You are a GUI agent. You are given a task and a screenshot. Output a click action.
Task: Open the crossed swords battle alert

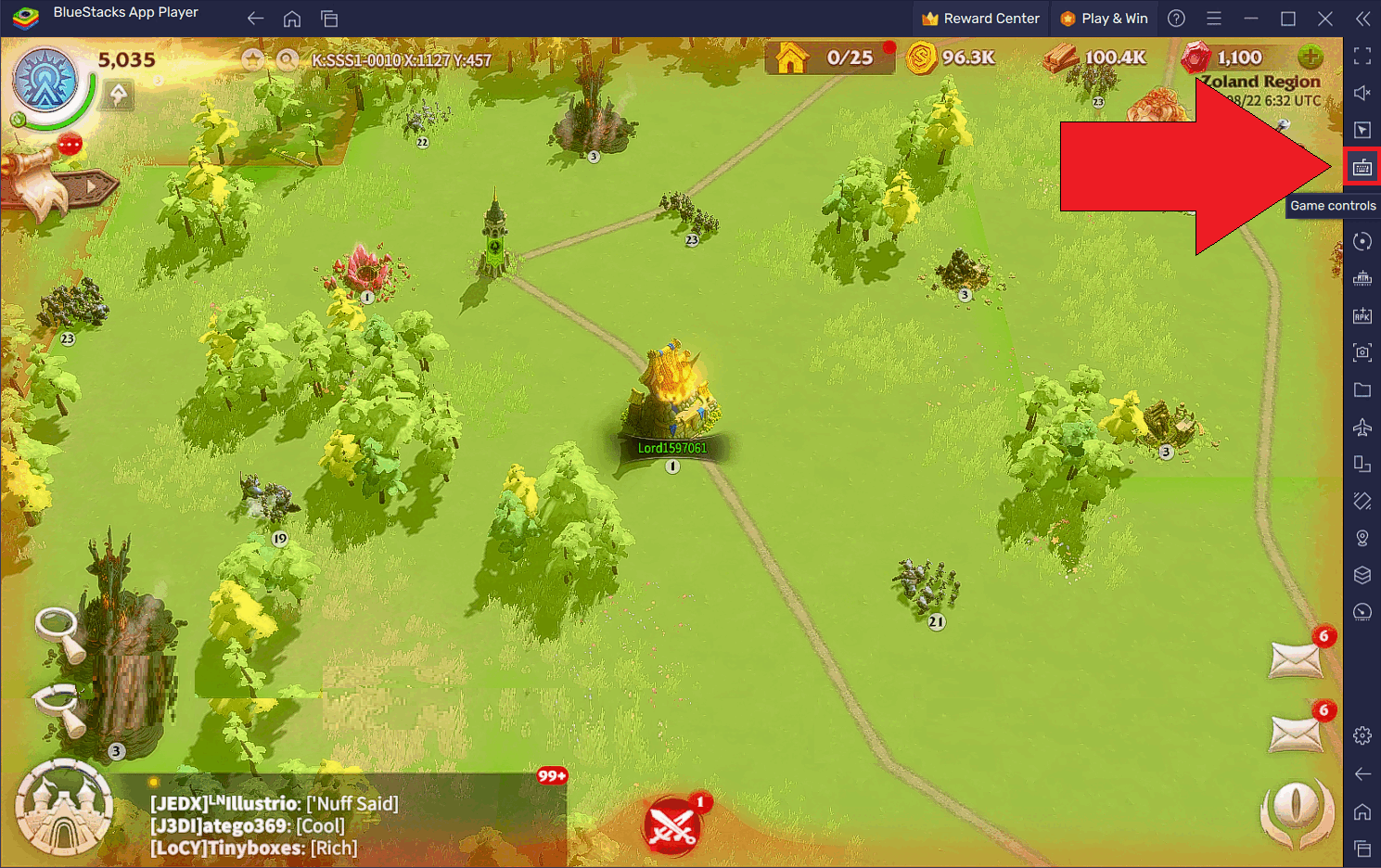coord(673,825)
